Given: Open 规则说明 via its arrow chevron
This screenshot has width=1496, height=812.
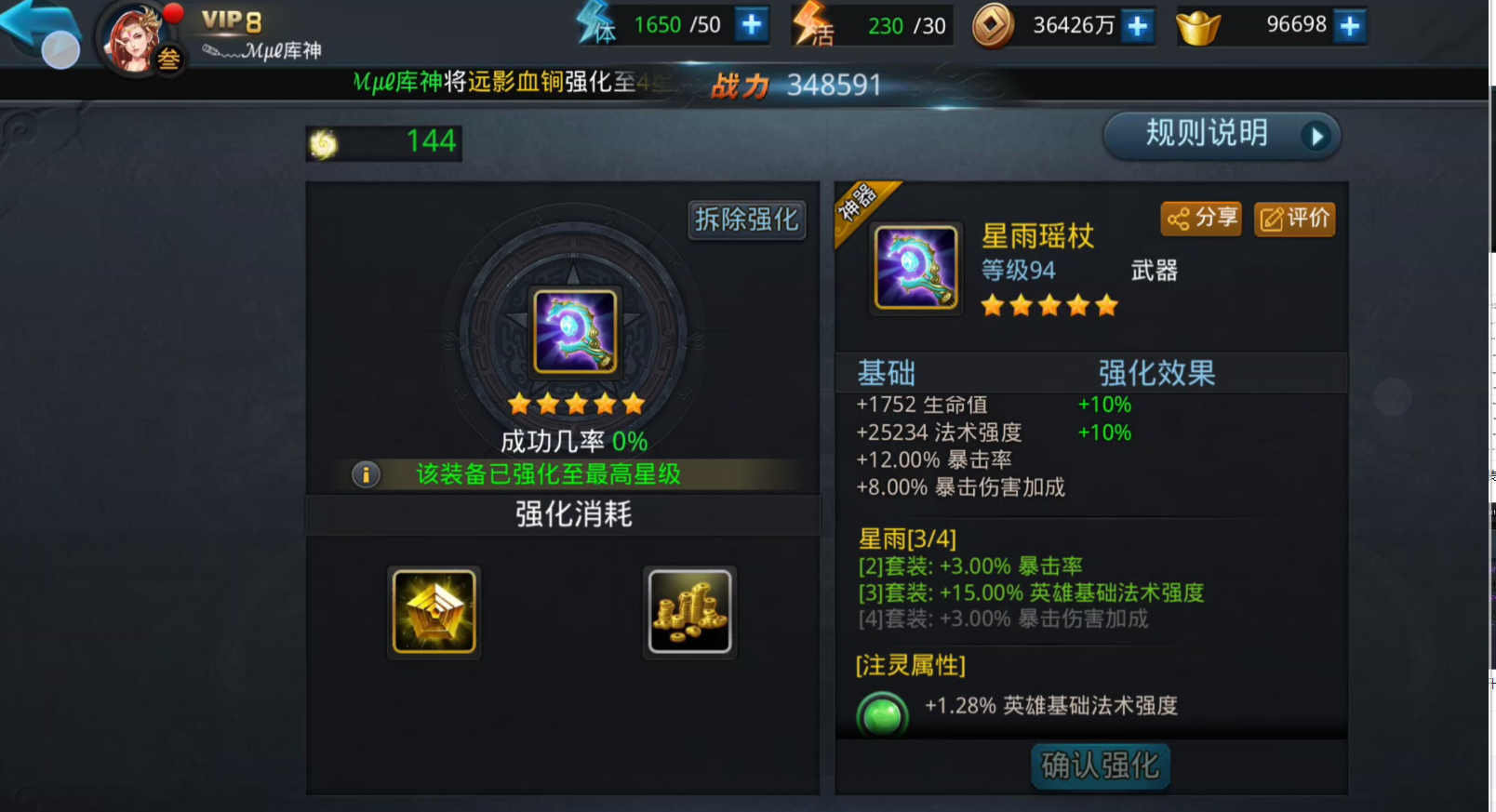Looking at the screenshot, I should pos(1316,135).
